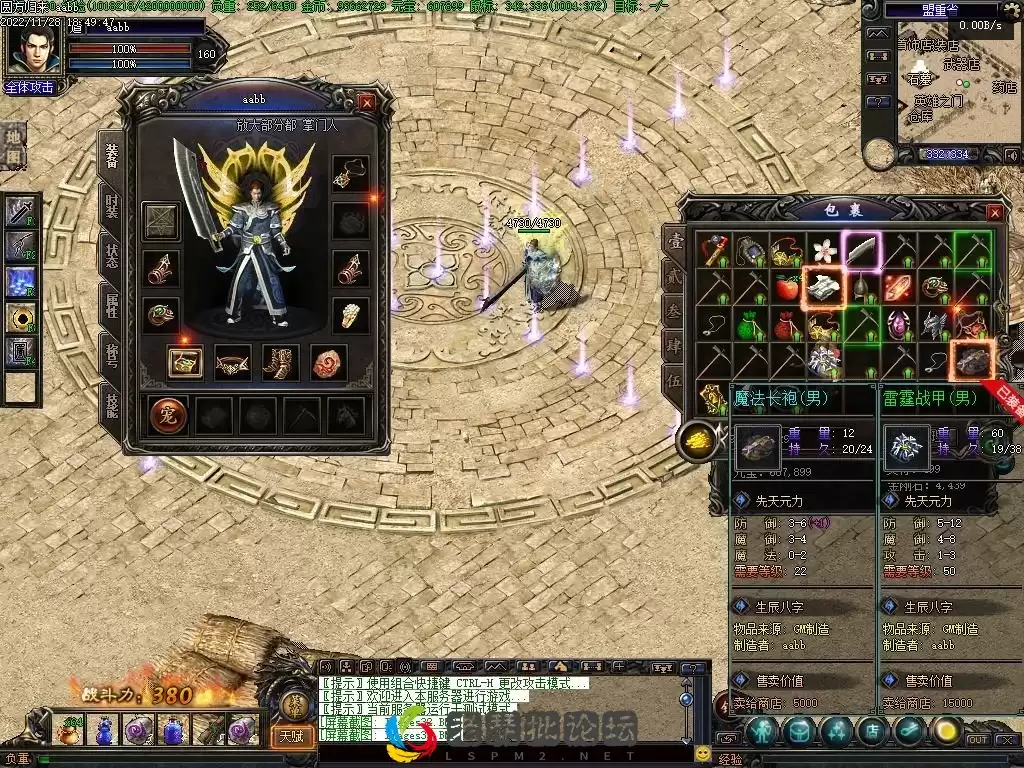Switch to bag page 贰

(x=676, y=276)
